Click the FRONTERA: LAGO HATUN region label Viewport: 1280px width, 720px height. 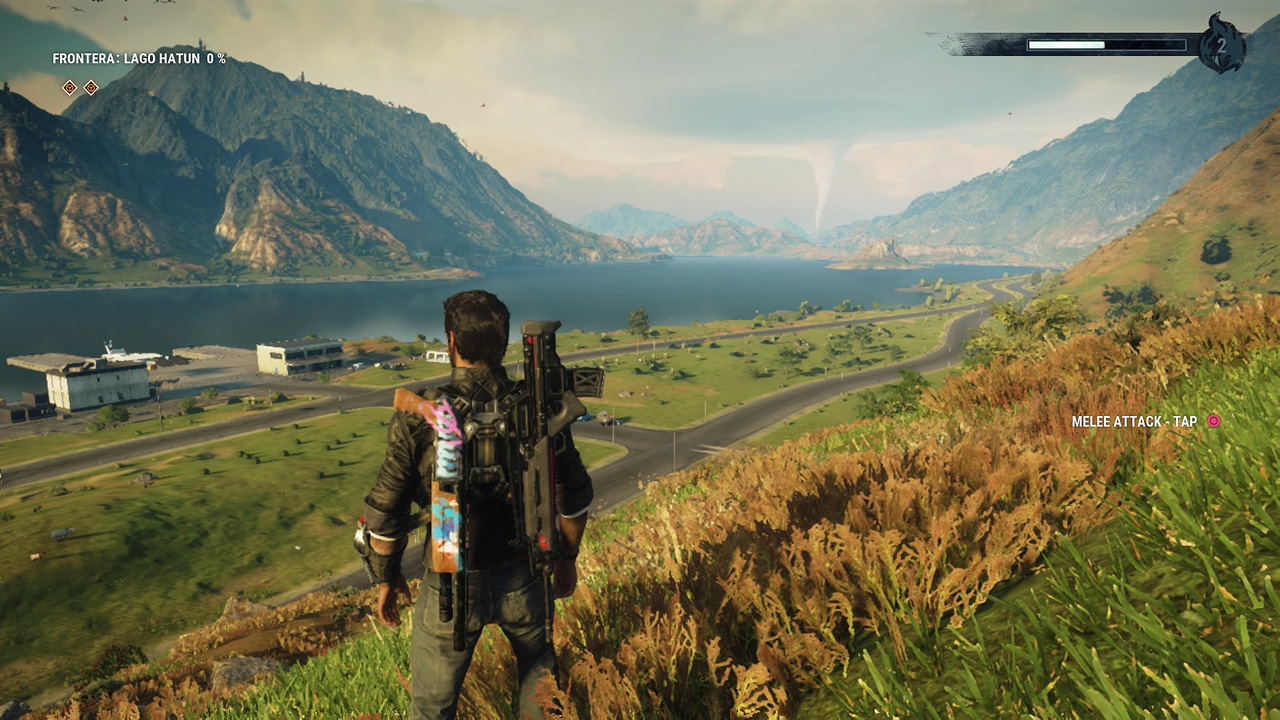(x=127, y=58)
